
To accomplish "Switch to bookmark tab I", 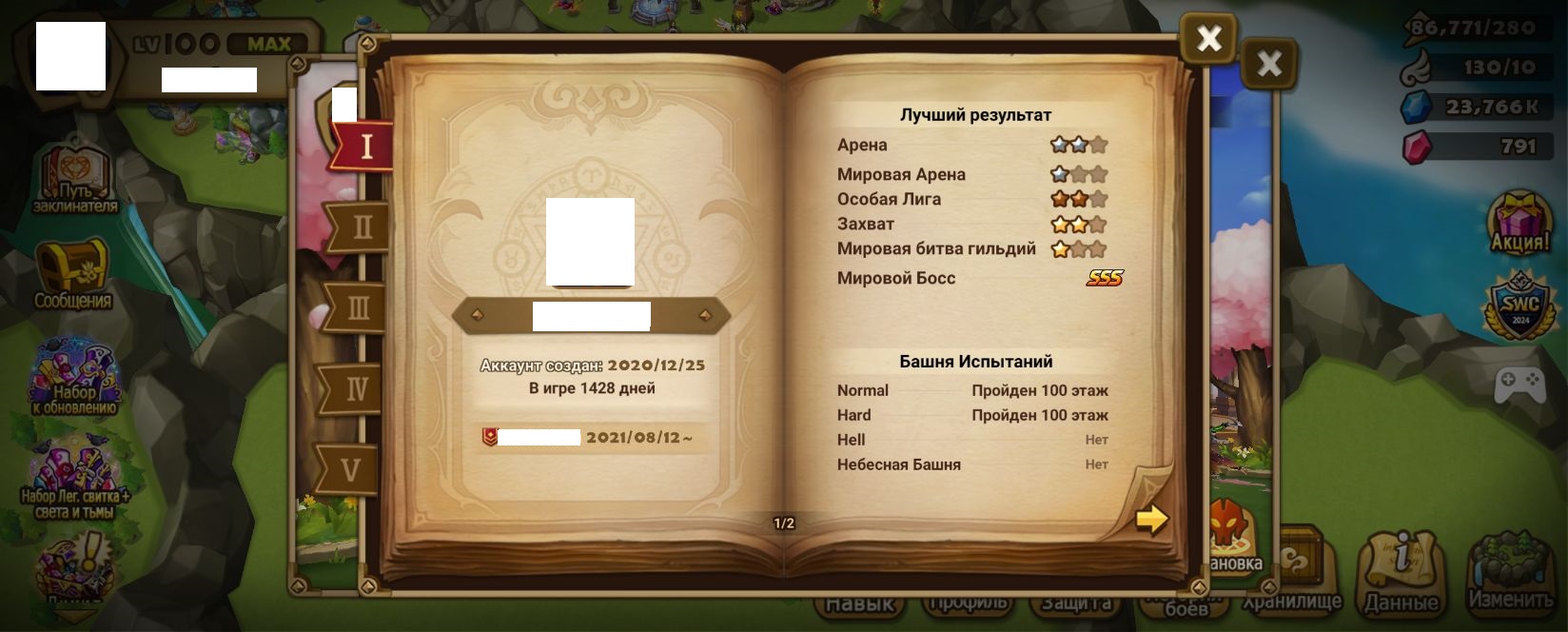I will point(365,148).
